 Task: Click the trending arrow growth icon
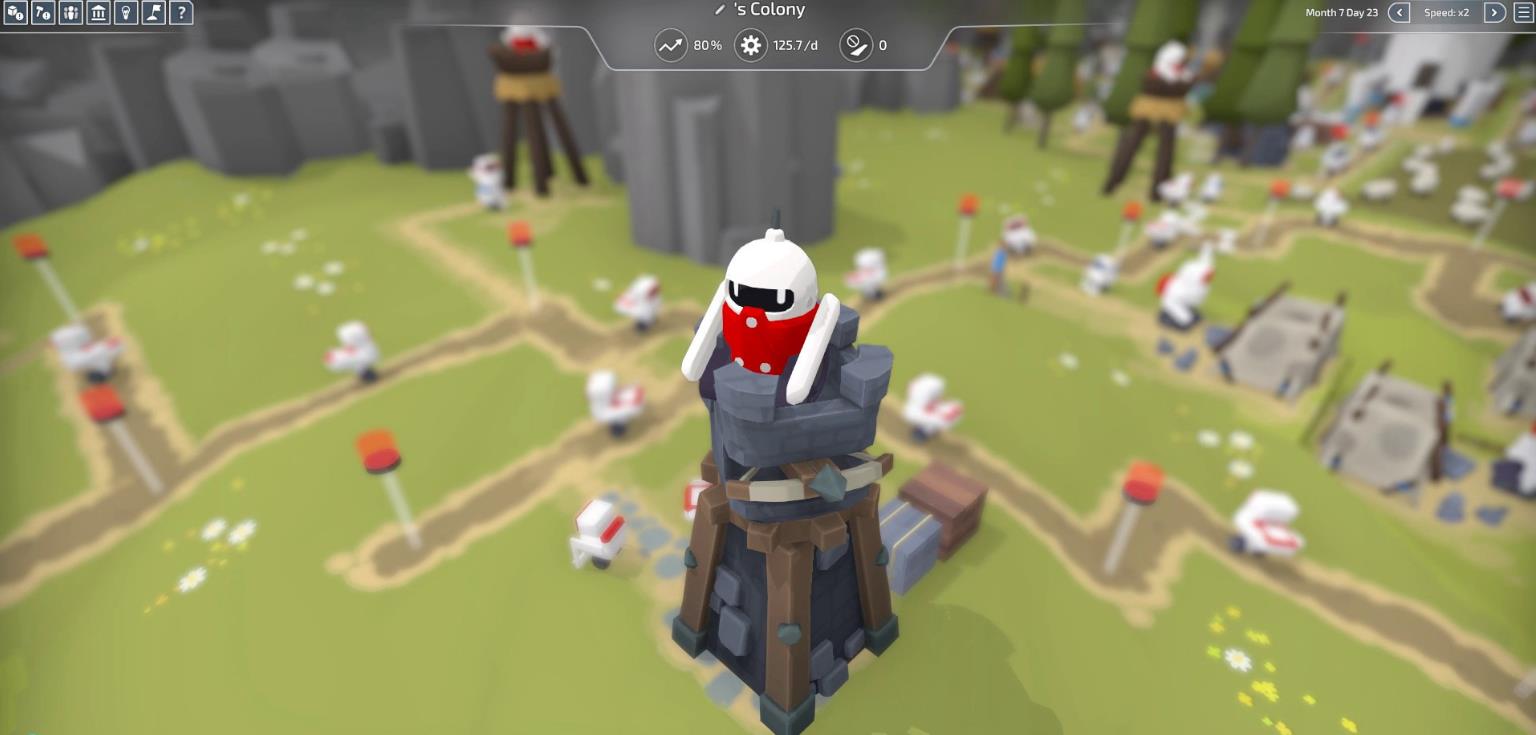[x=671, y=45]
